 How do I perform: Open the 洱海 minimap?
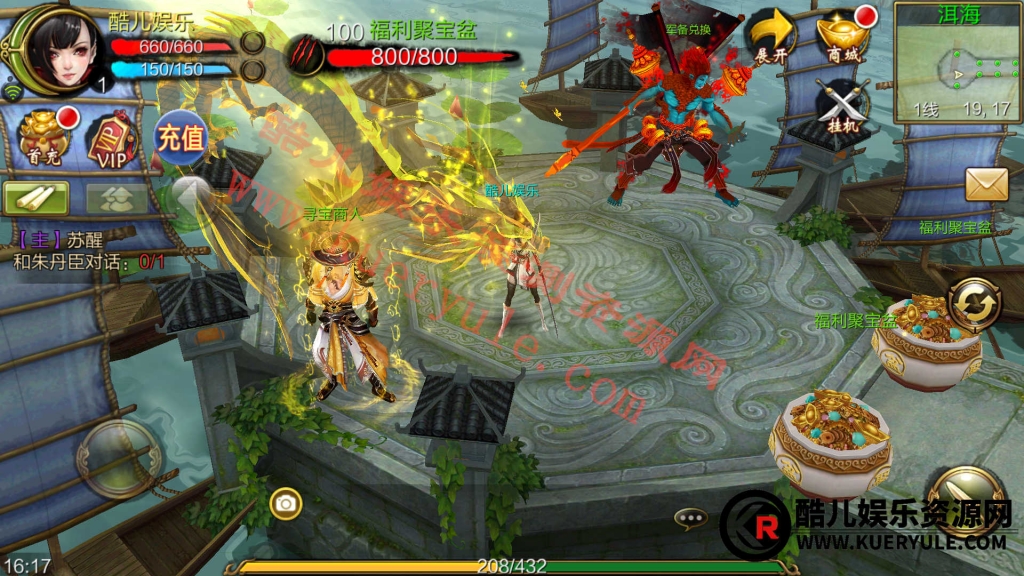(x=957, y=60)
